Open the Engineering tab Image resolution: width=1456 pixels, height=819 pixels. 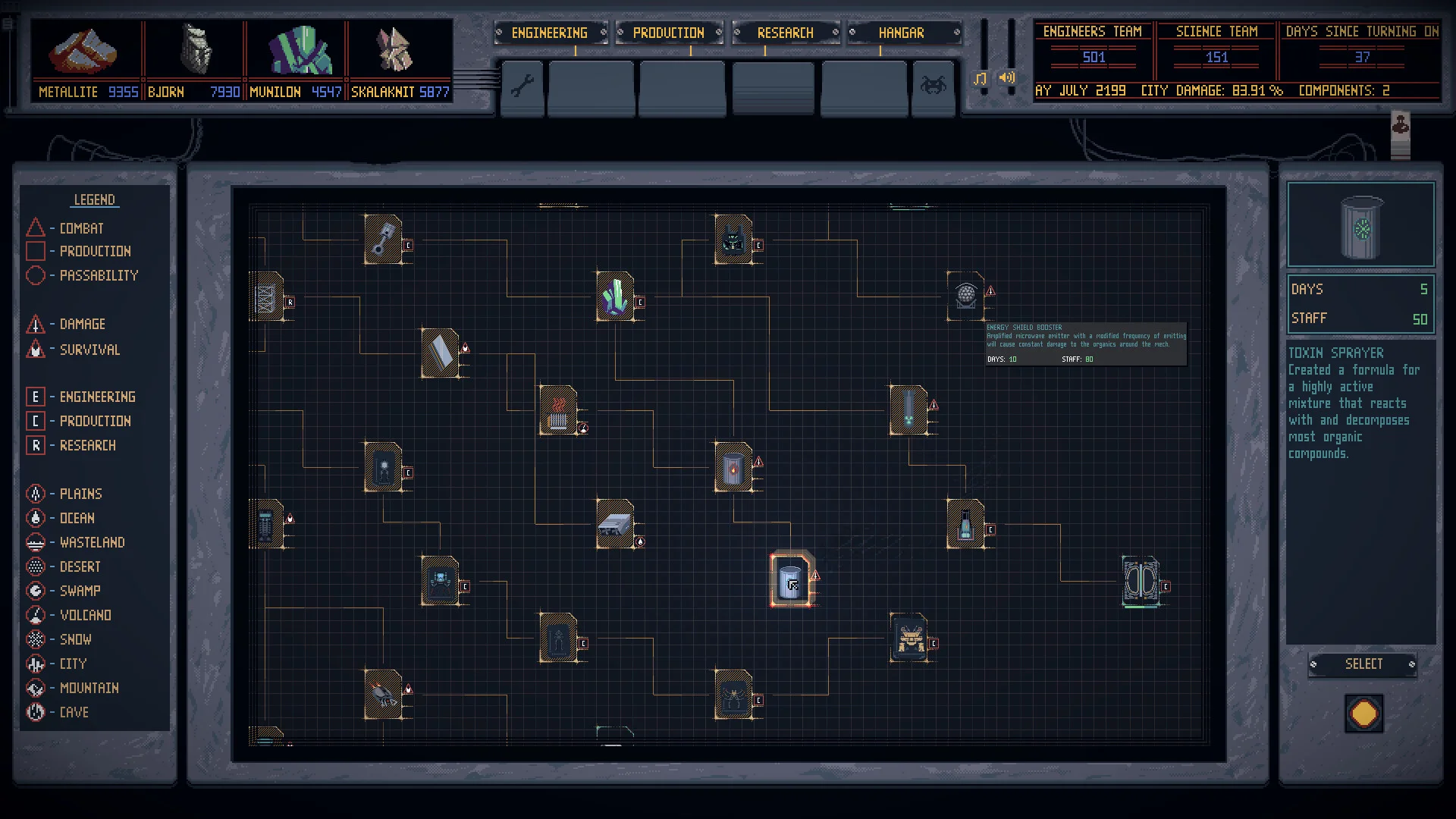coord(549,33)
